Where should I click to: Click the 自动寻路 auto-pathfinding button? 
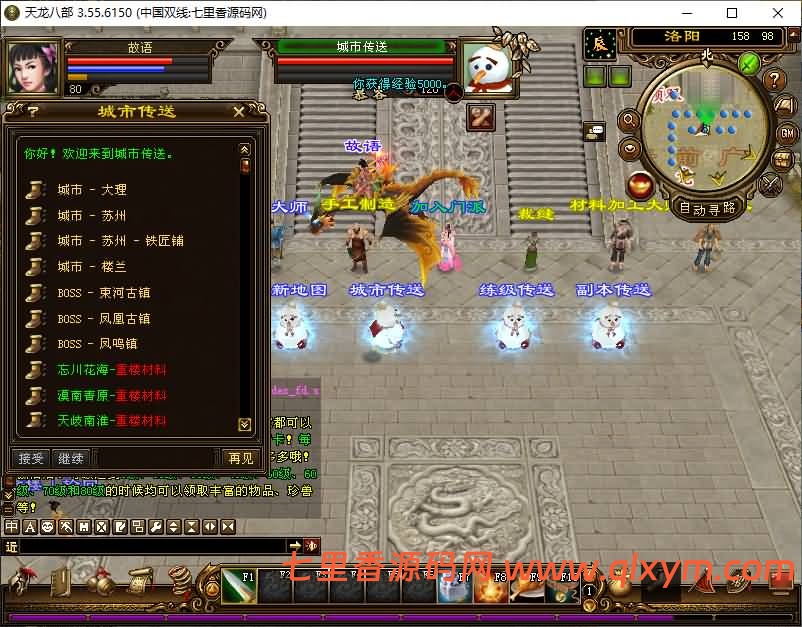pos(708,208)
